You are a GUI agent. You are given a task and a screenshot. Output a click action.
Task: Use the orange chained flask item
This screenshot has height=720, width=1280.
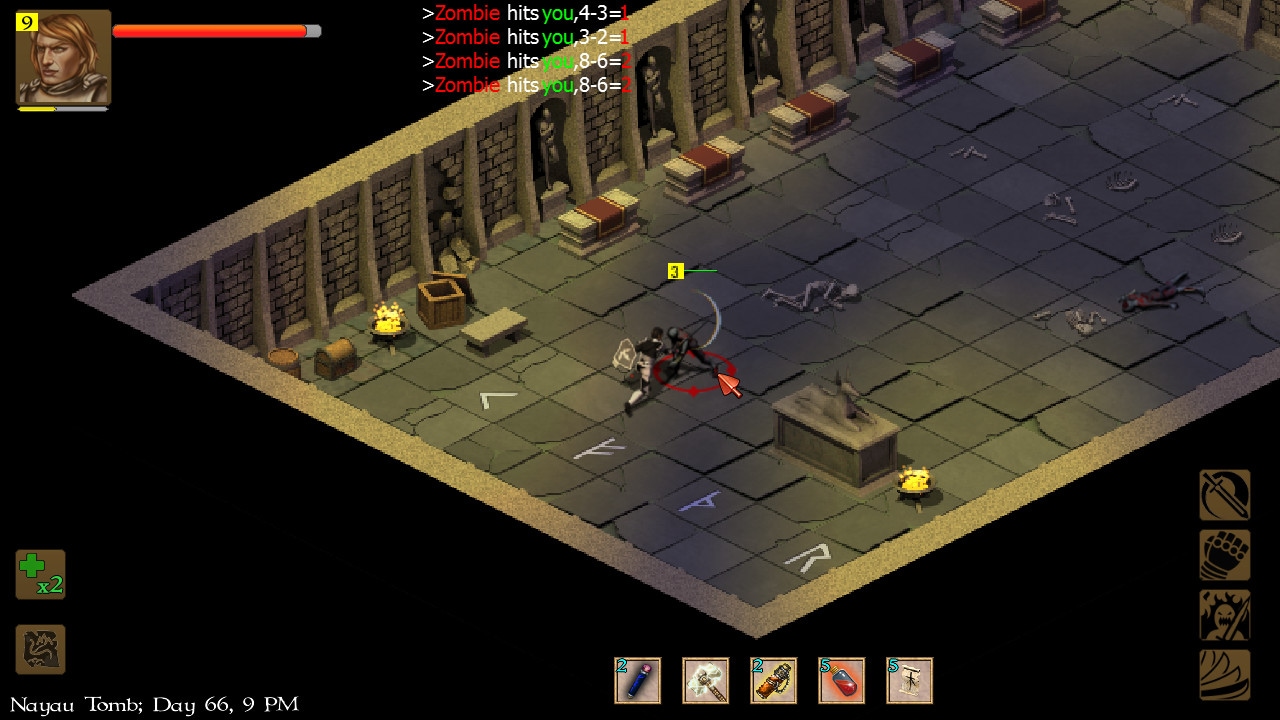773,681
